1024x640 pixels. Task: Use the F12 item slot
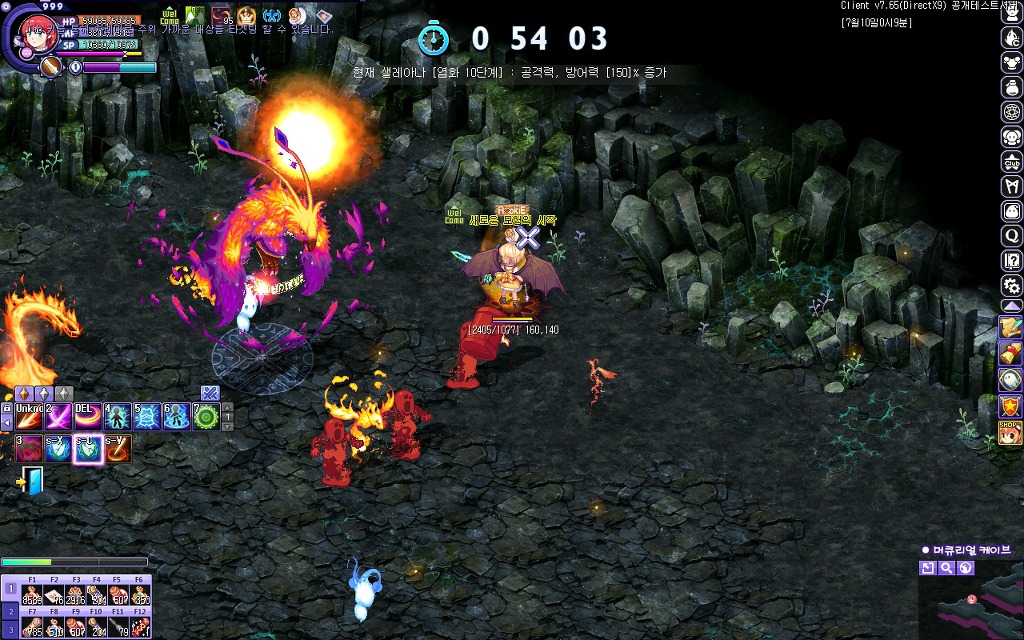pyautogui.click(x=140, y=626)
